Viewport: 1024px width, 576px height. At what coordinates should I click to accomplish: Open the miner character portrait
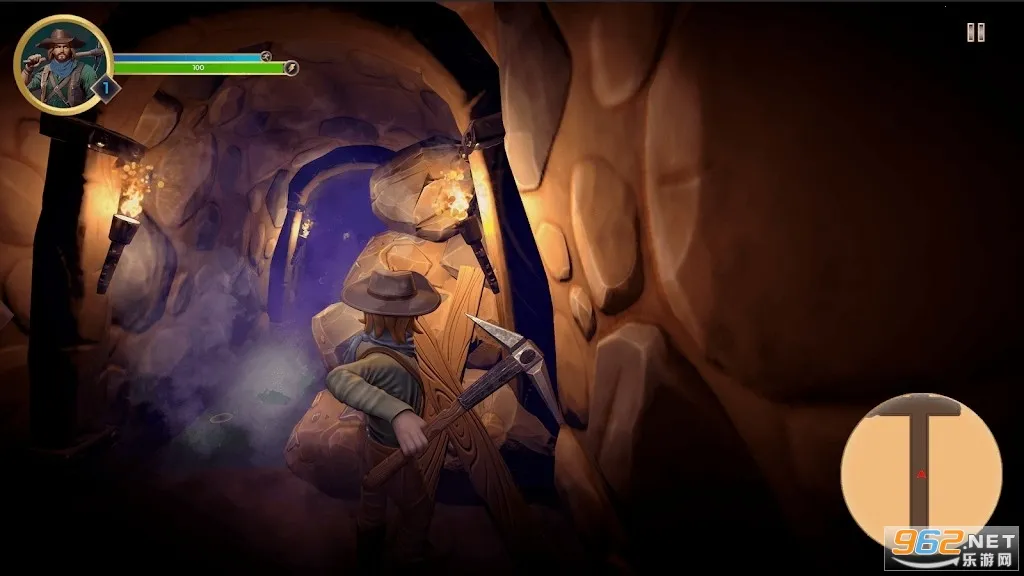[x=63, y=64]
